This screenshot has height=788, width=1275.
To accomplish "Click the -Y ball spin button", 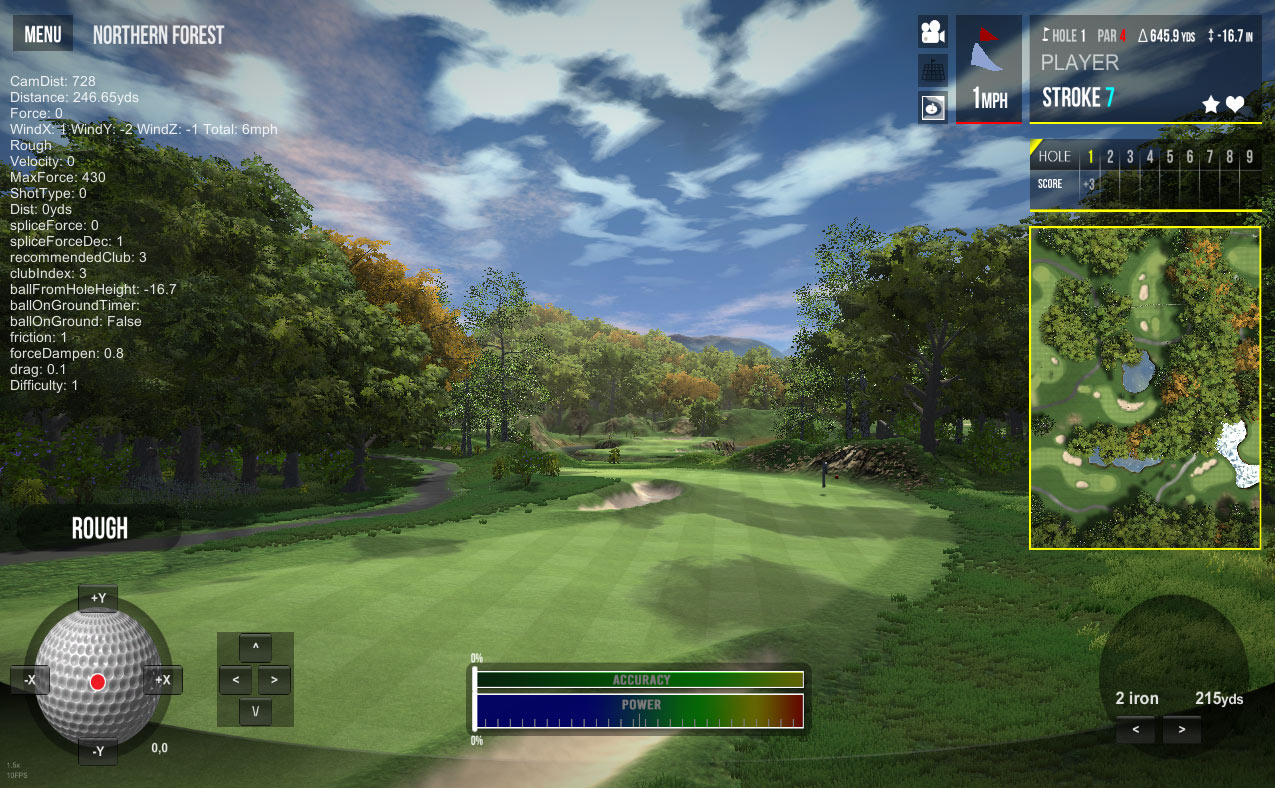I will click(x=98, y=751).
